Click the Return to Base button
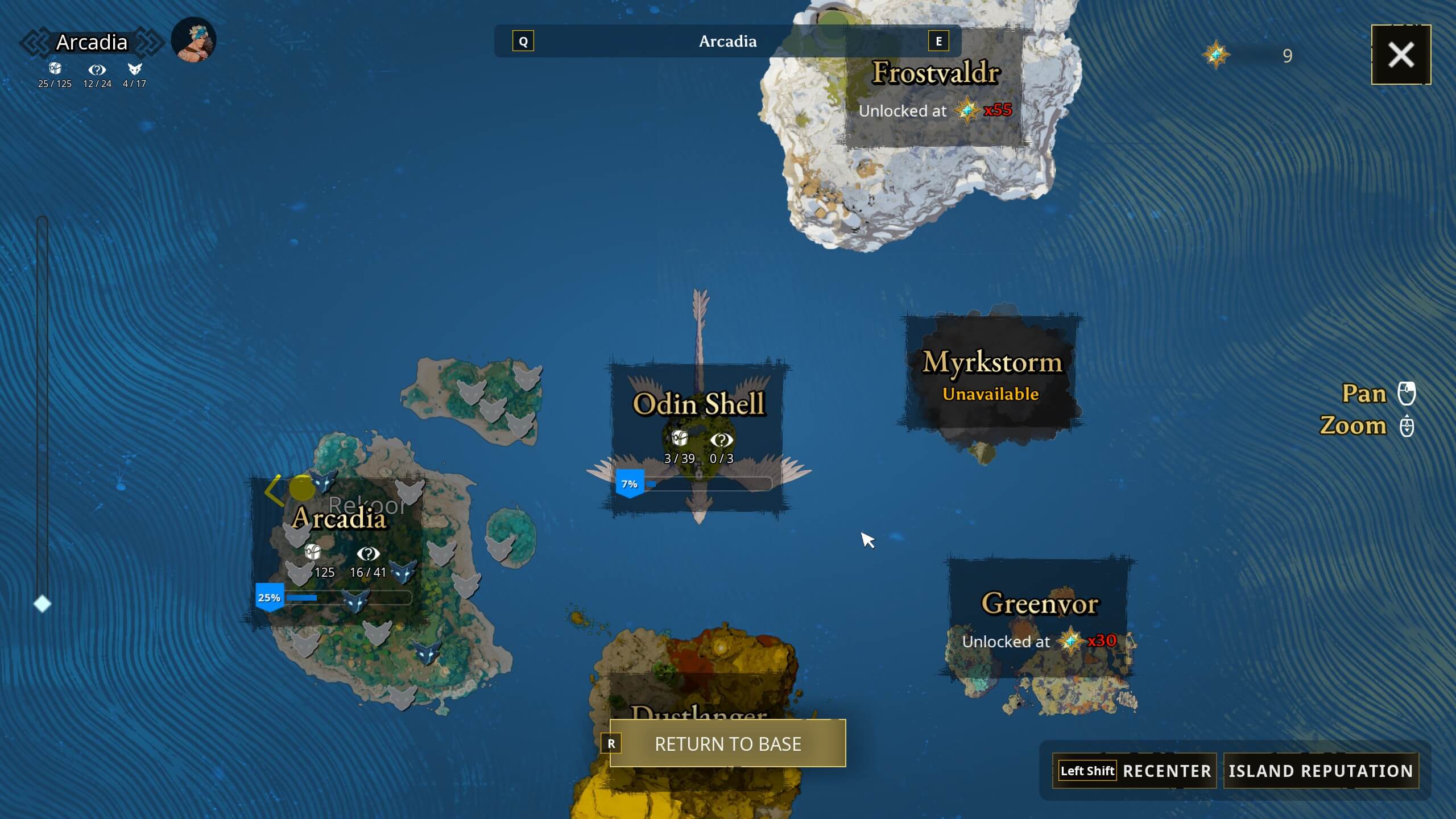This screenshot has width=1456, height=819. click(x=728, y=743)
